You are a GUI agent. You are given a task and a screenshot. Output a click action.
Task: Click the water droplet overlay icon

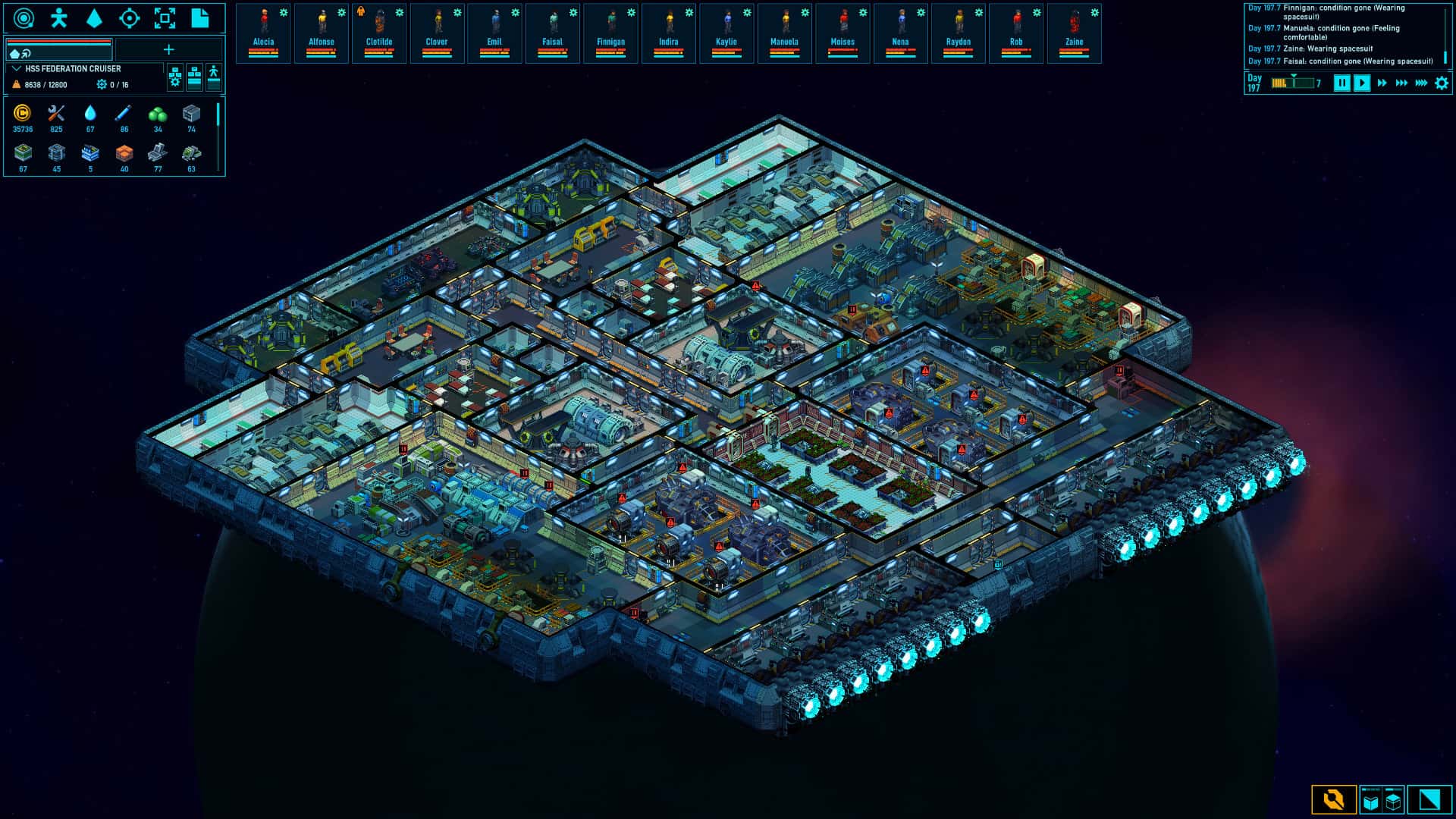[x=94, y=18]
